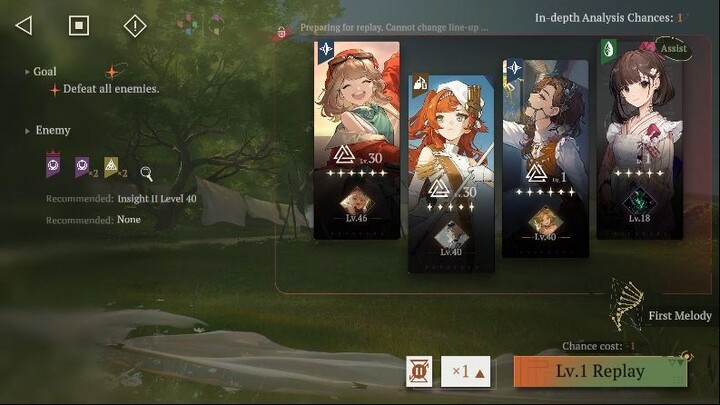Click the square stop icon
This screenshot has height=405, width=720.
tap(79, 26)
